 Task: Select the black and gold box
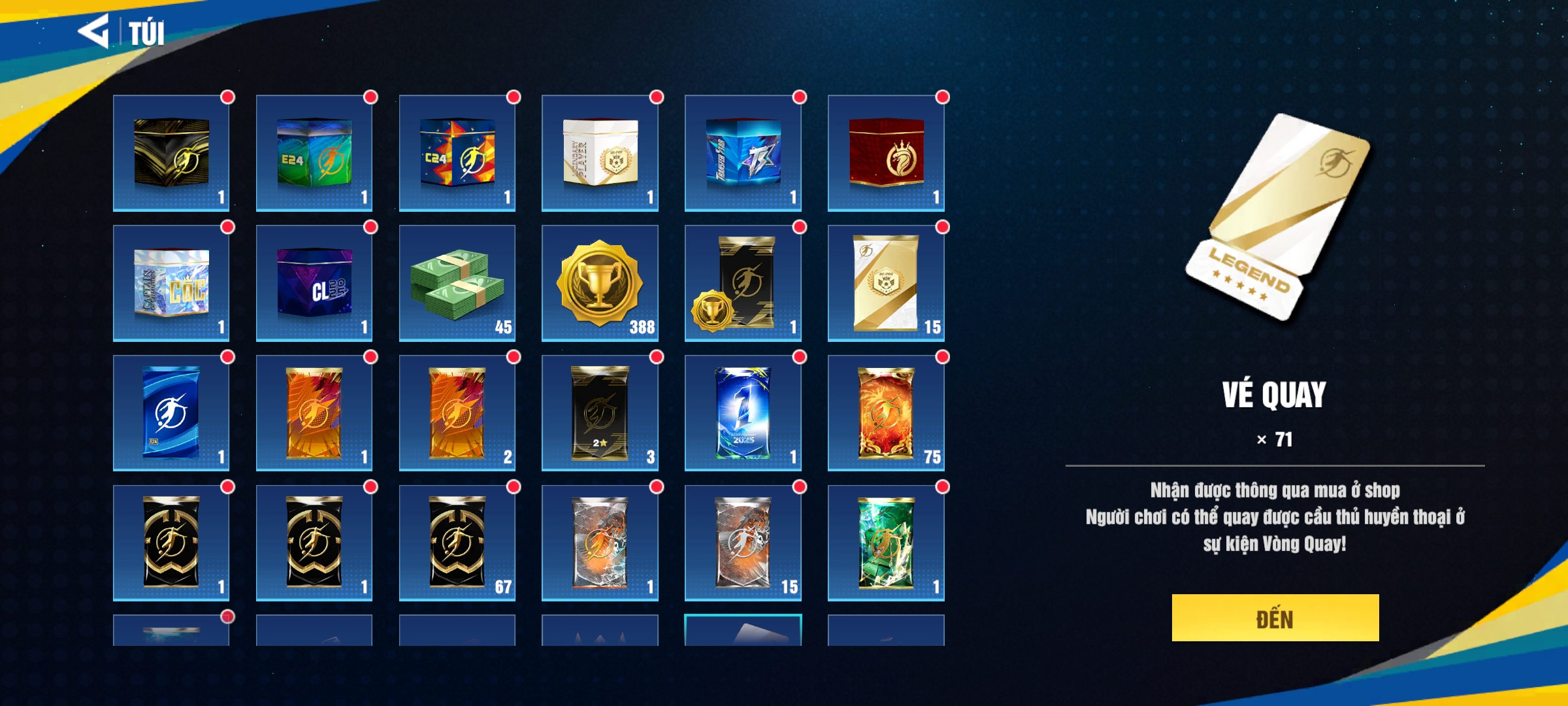click(x=171, y=153)
